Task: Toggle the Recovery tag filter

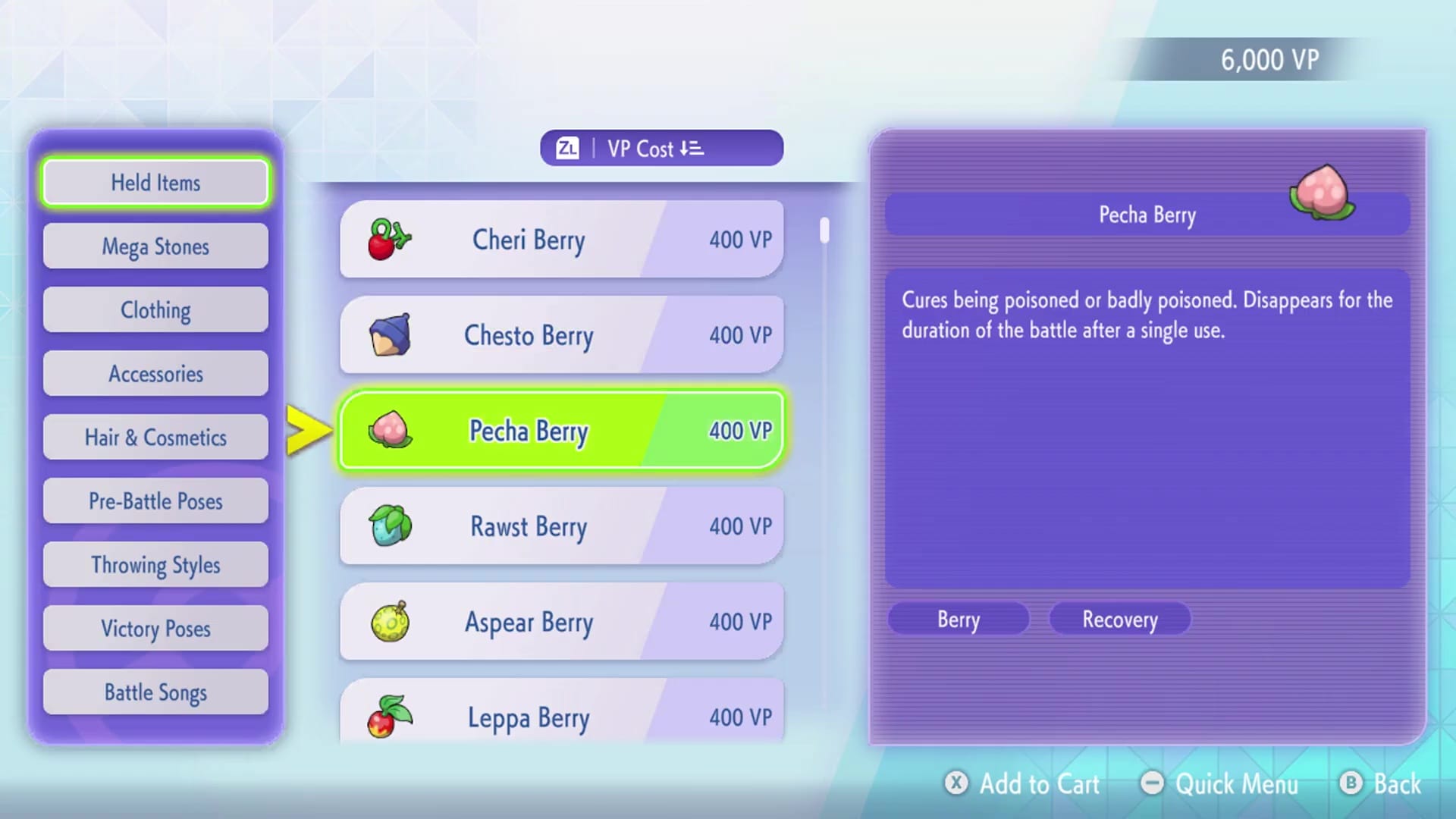Action: 1120,619
